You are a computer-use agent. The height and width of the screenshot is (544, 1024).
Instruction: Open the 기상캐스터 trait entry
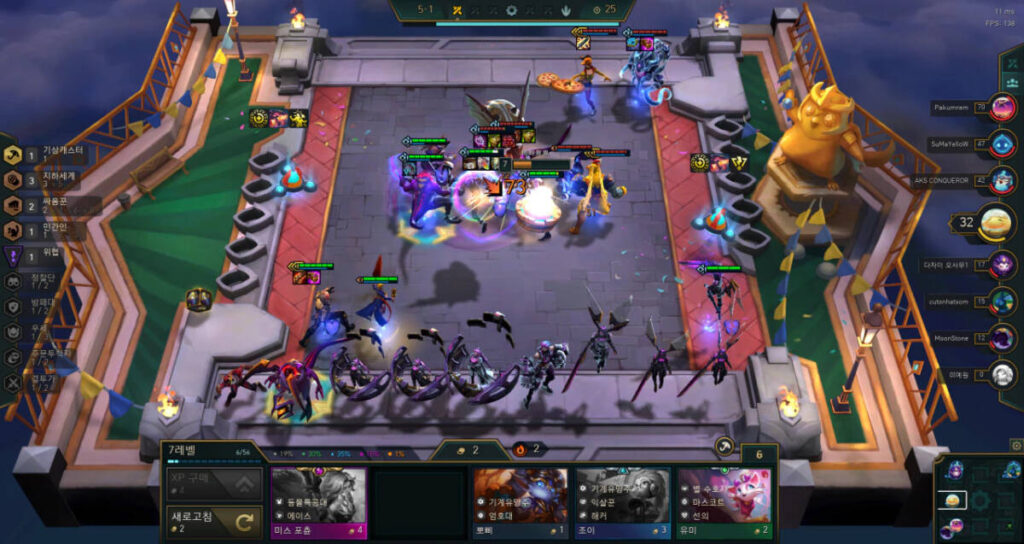[x=50, y=155]
